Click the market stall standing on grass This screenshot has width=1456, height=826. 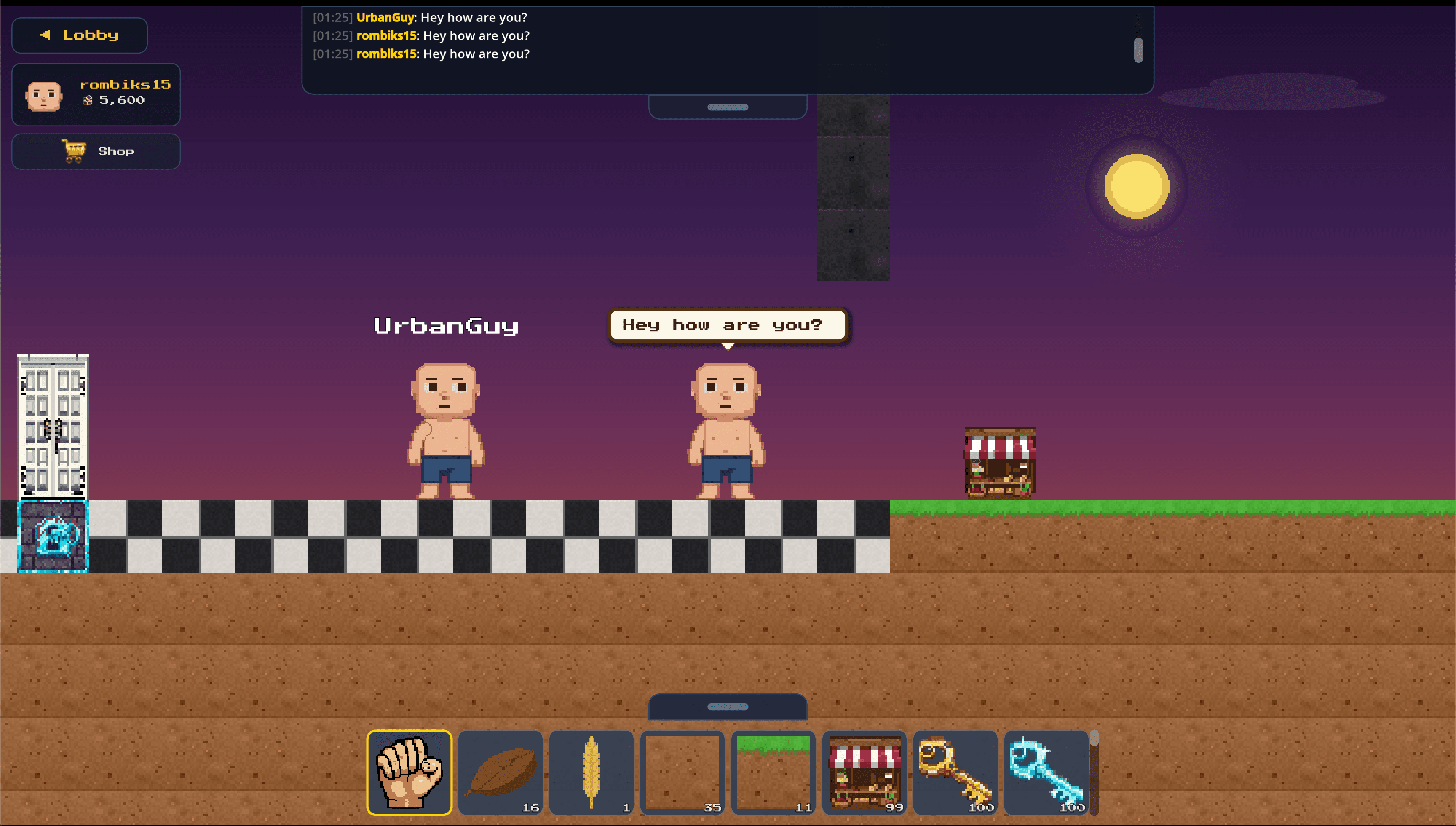[x=1000, y=465]
